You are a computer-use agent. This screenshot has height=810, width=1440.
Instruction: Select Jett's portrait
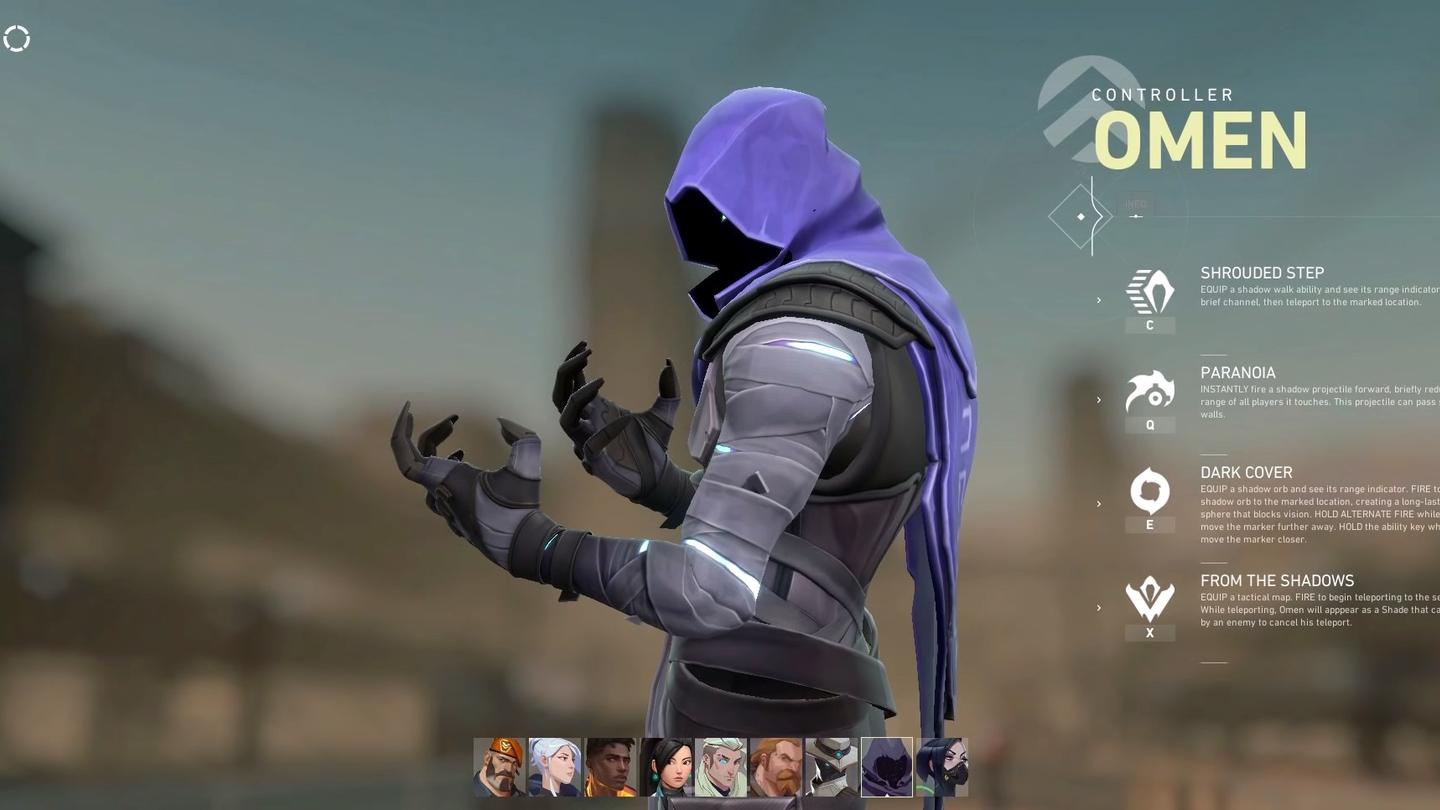[555, 765]
